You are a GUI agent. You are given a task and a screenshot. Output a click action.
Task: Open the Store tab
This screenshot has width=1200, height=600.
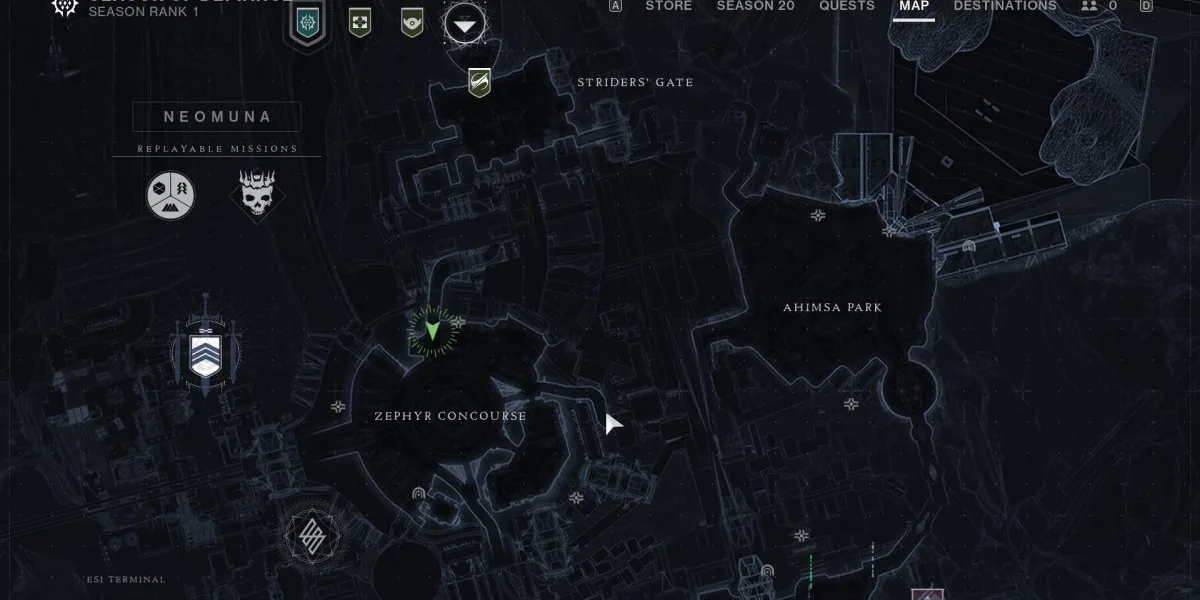tap(668, 6)
